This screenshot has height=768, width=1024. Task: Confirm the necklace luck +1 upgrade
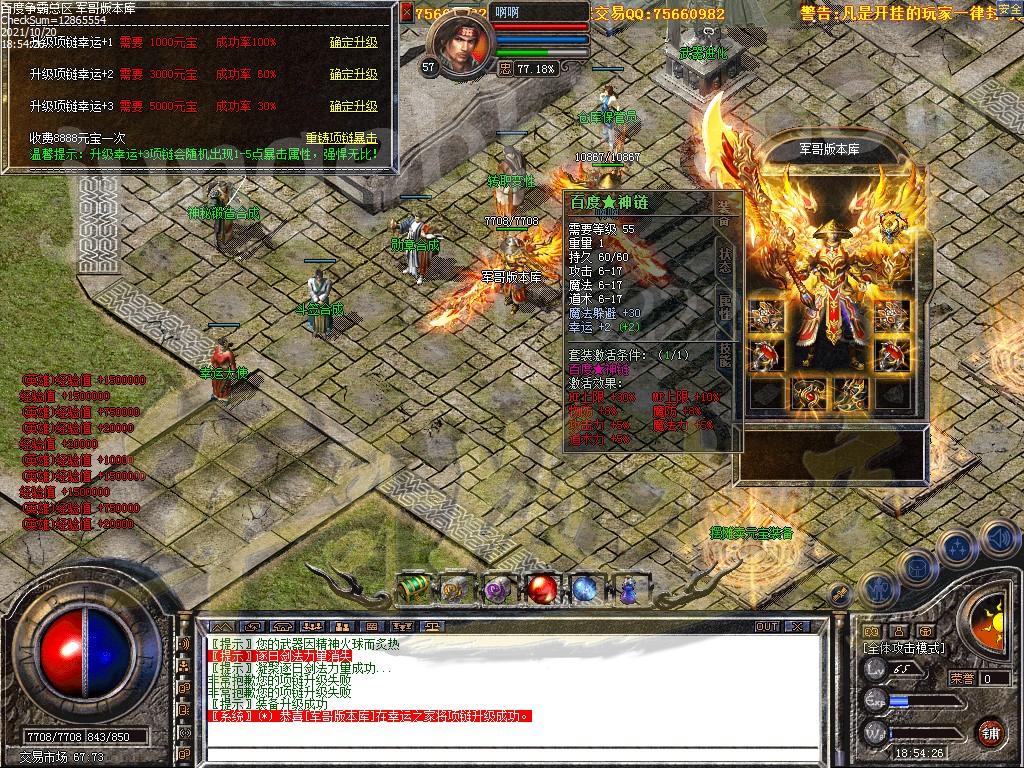tap(353, 43)
